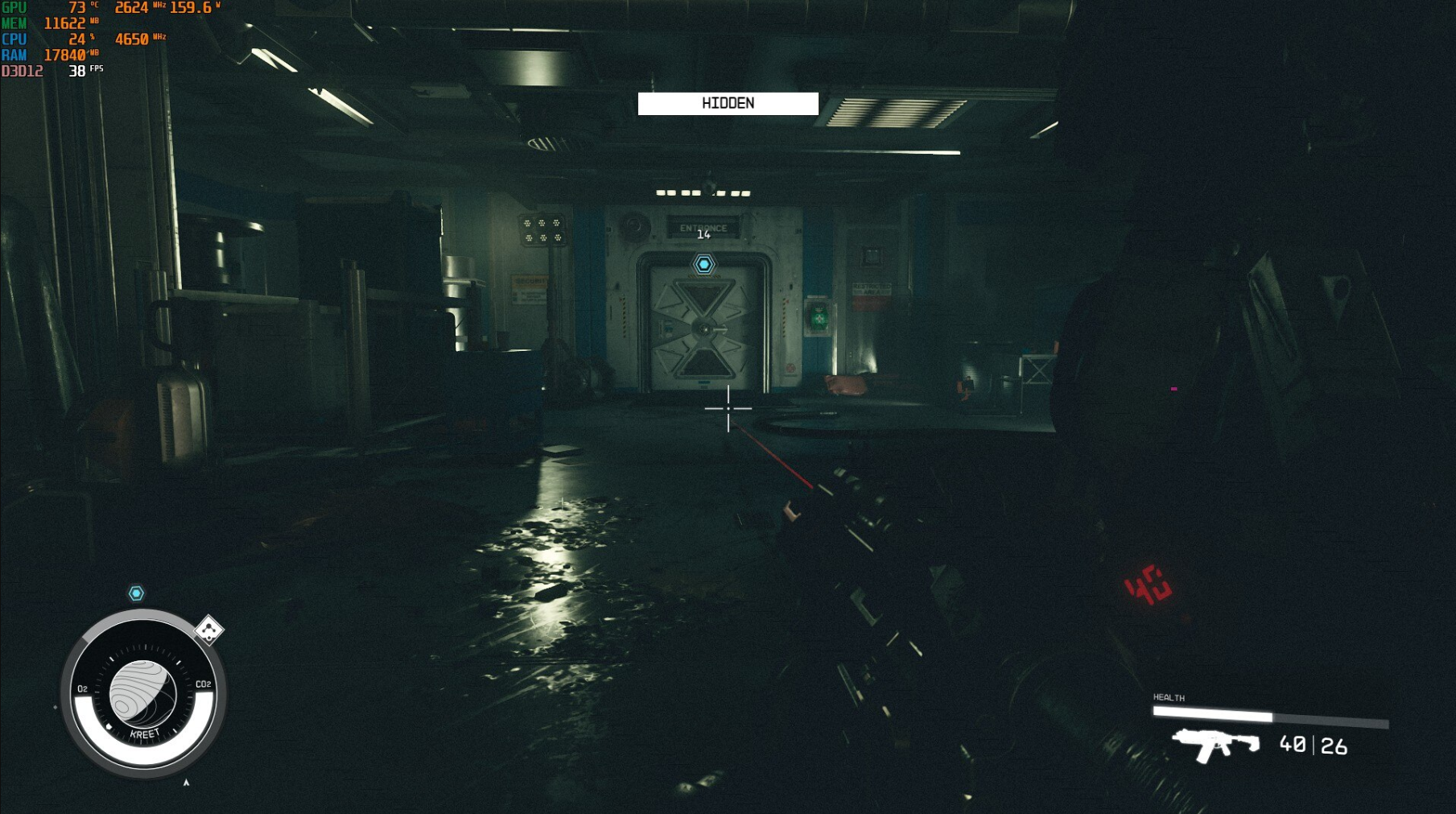Click the HIDDEN stealth indicator
Image resolution: width=1456 pixels, height=814 pixels.
(x=728, y=104)
